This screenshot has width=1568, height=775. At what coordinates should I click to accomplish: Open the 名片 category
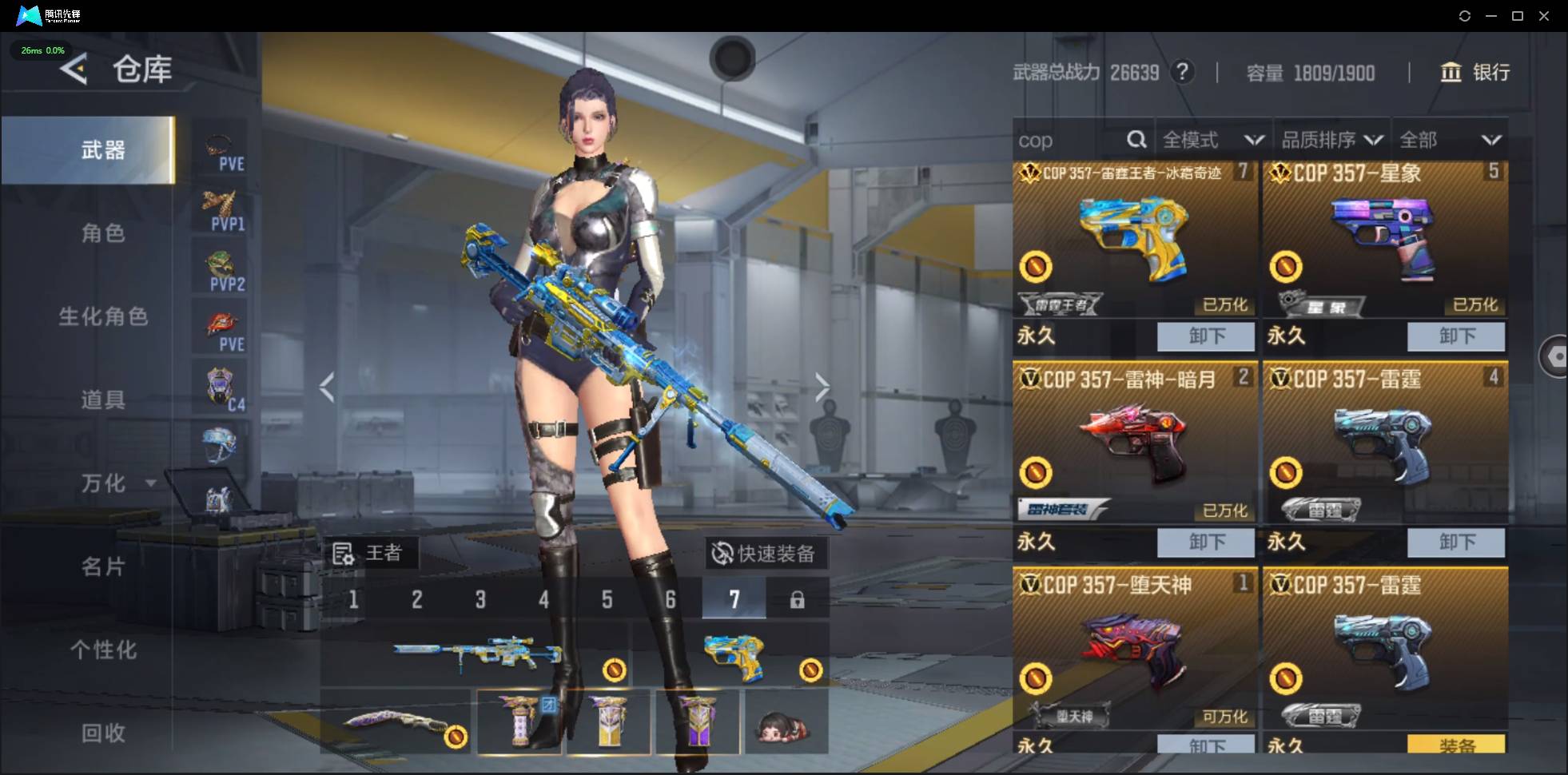tap(103, 566)
